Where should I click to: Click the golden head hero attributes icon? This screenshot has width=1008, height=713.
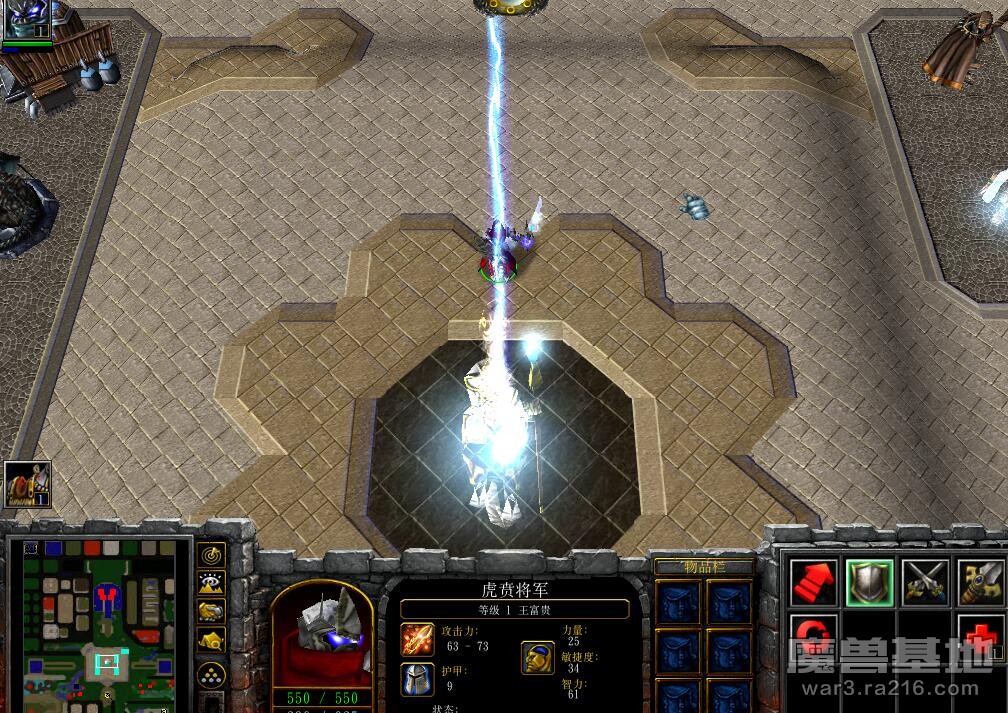pos(538,657)
